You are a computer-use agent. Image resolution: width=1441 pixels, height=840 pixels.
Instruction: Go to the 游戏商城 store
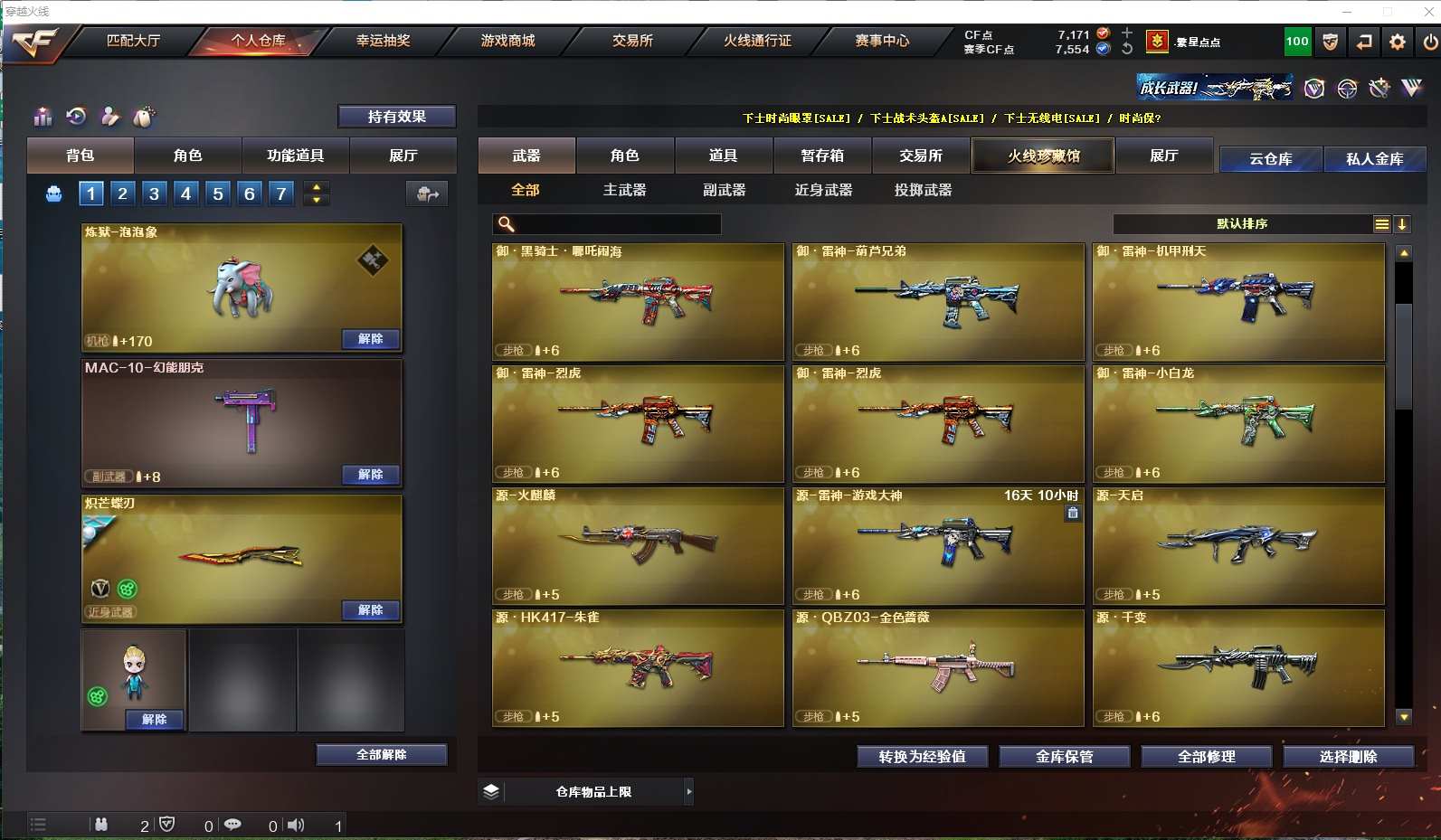point(507,41)
